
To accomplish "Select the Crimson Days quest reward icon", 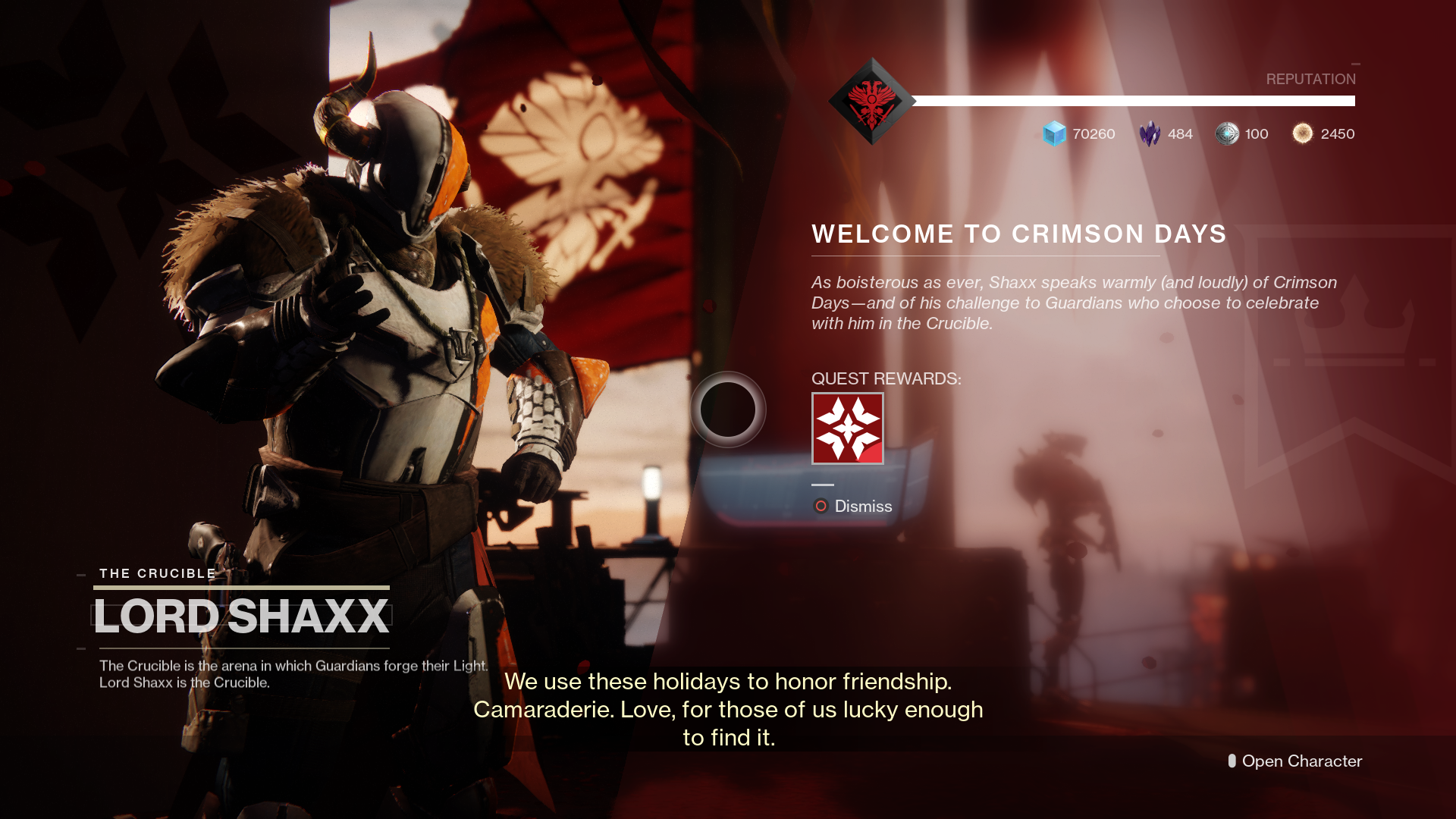I will 848,428.
